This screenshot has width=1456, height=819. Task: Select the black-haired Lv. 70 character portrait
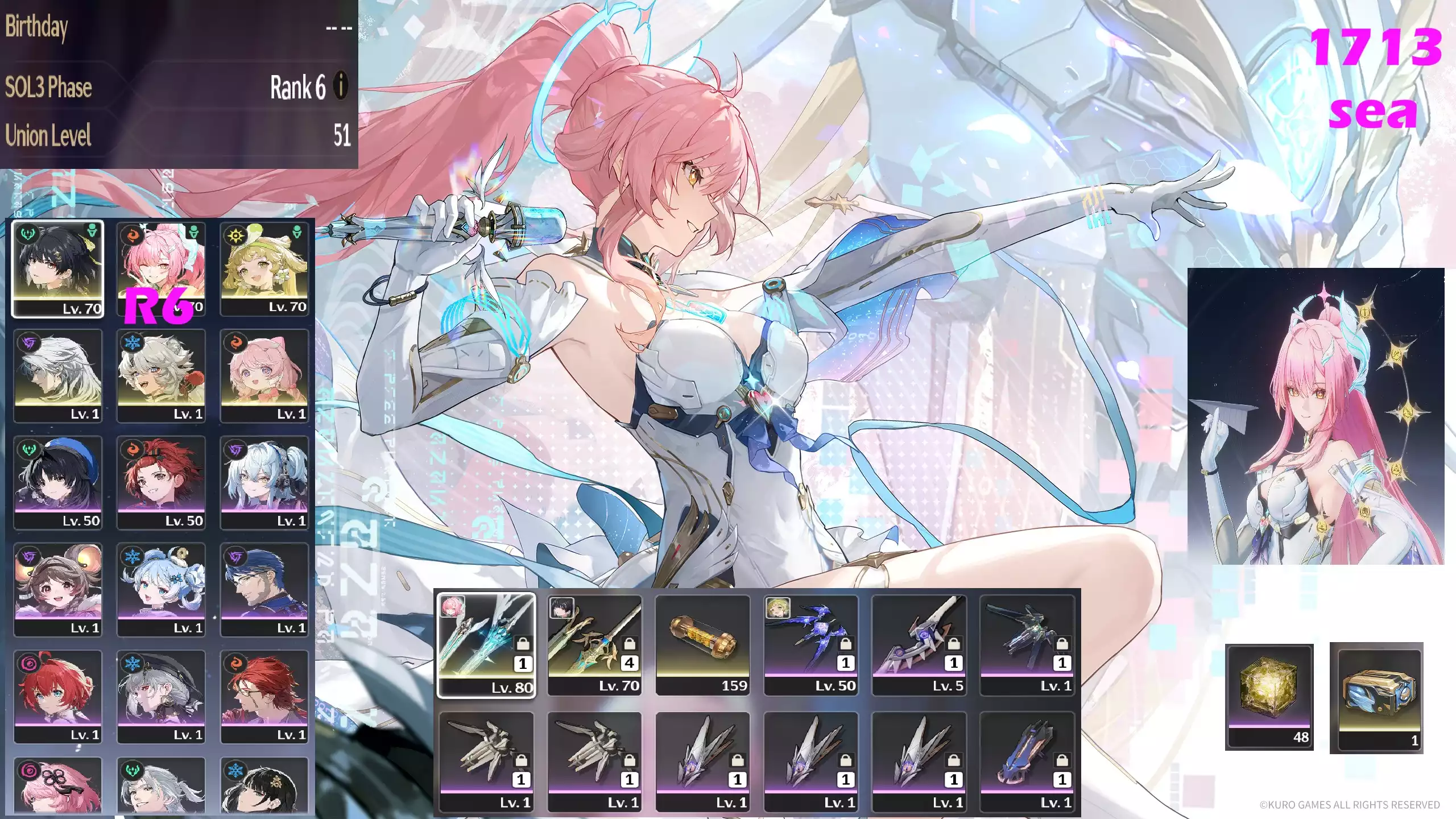click(x=58, y=268)
